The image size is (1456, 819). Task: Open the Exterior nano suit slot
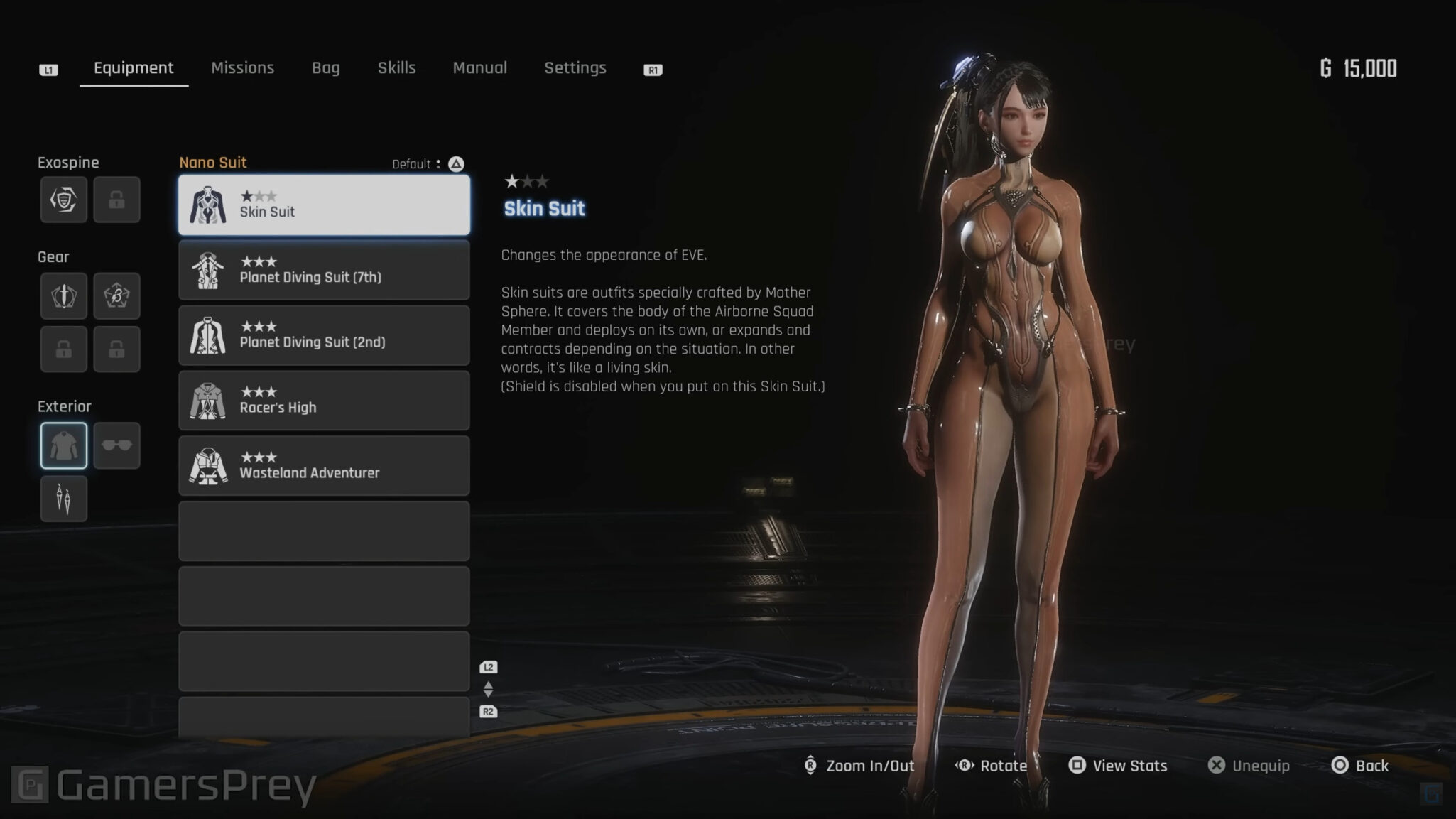point(64,445)
